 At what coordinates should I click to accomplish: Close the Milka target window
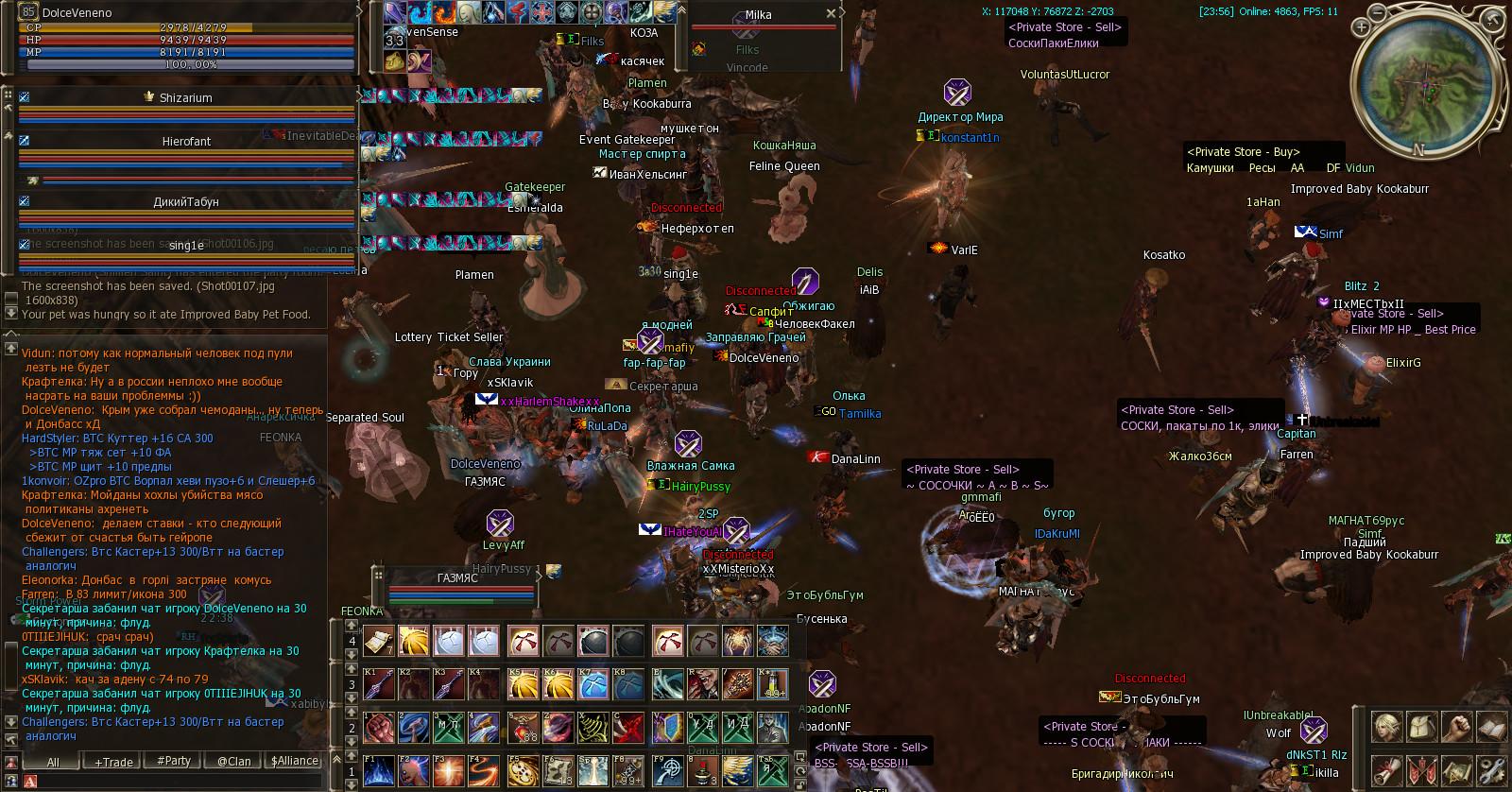831,14
